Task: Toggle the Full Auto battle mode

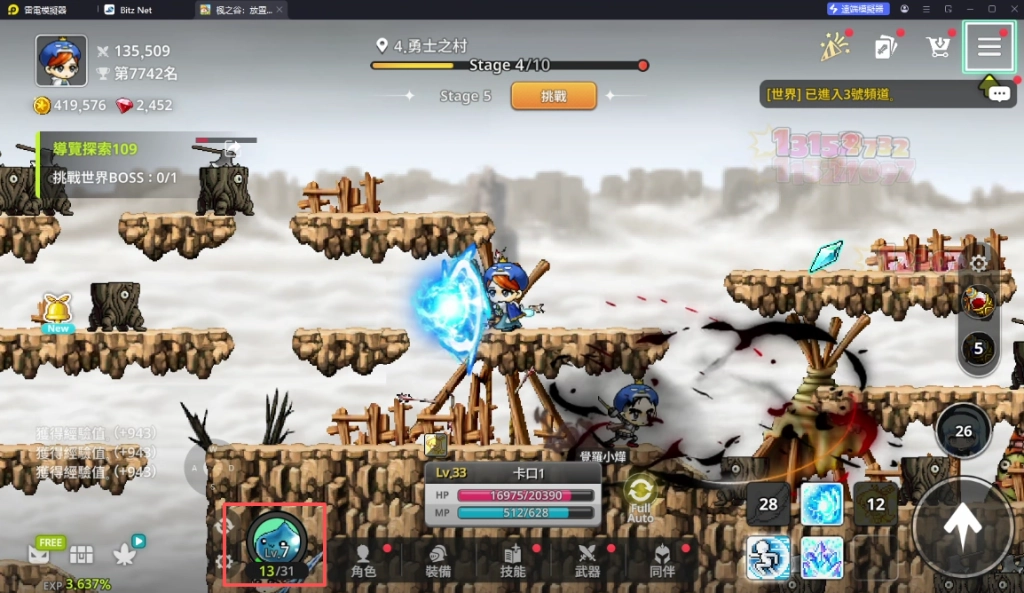Action: click(640, 497)
